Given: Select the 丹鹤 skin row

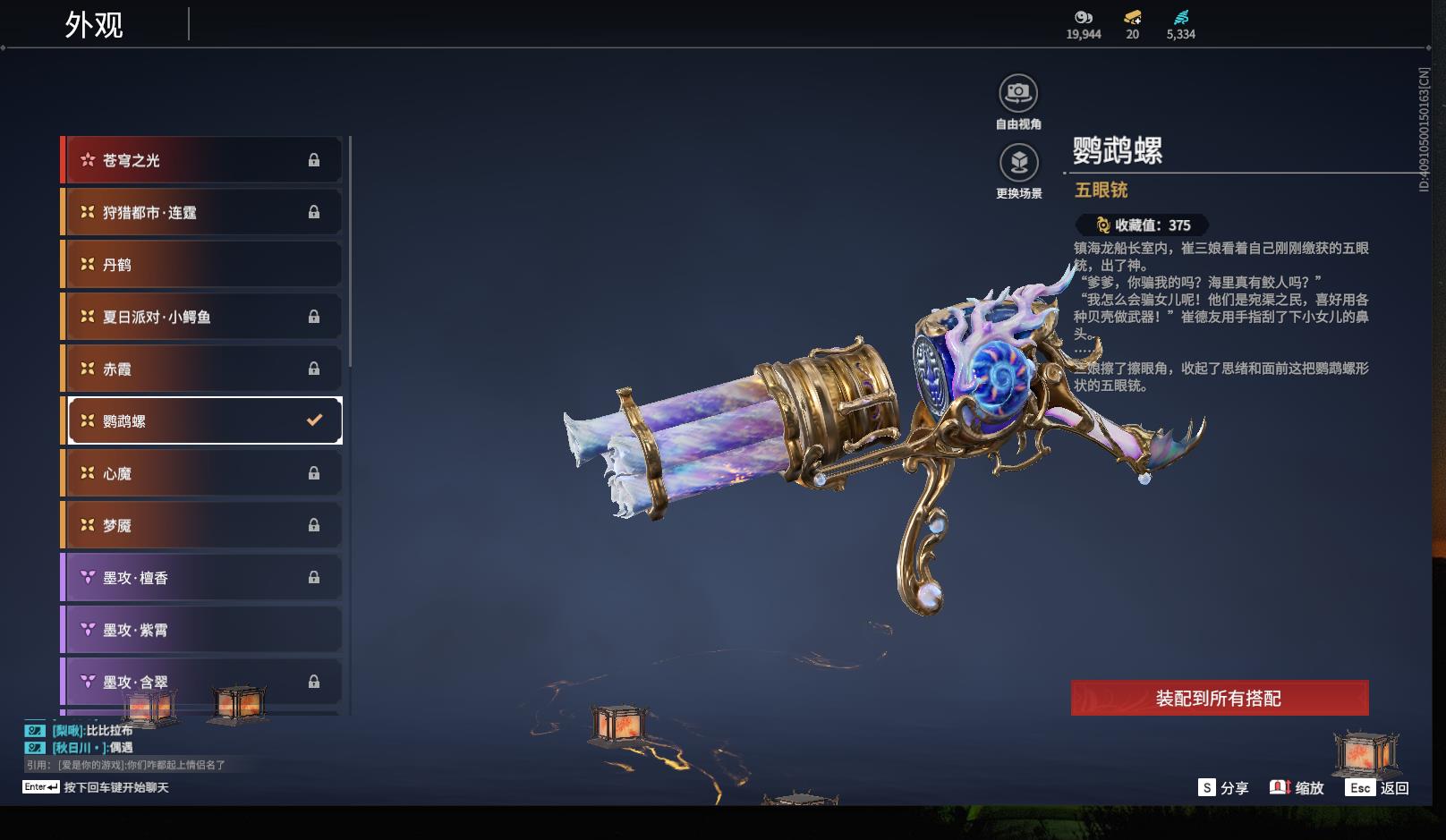Looking at the screenshot, I should tap(202, 265).
